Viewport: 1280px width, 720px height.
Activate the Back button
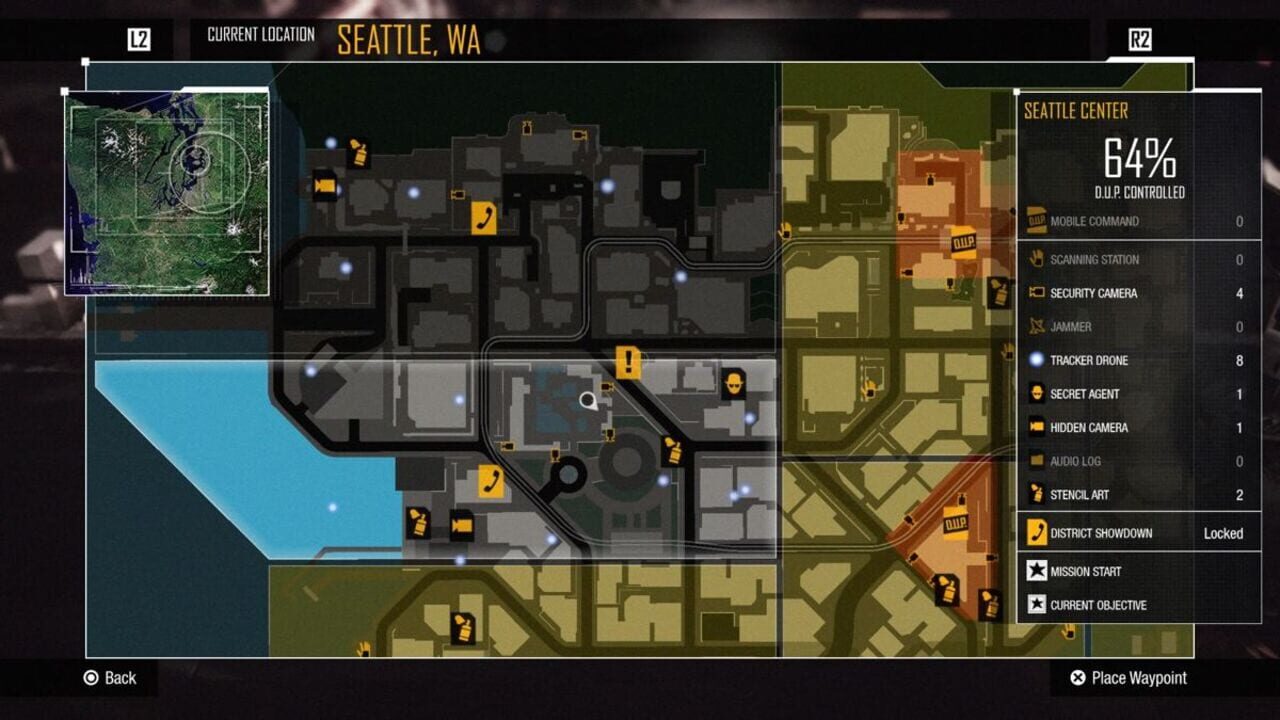tap(110, 678)
